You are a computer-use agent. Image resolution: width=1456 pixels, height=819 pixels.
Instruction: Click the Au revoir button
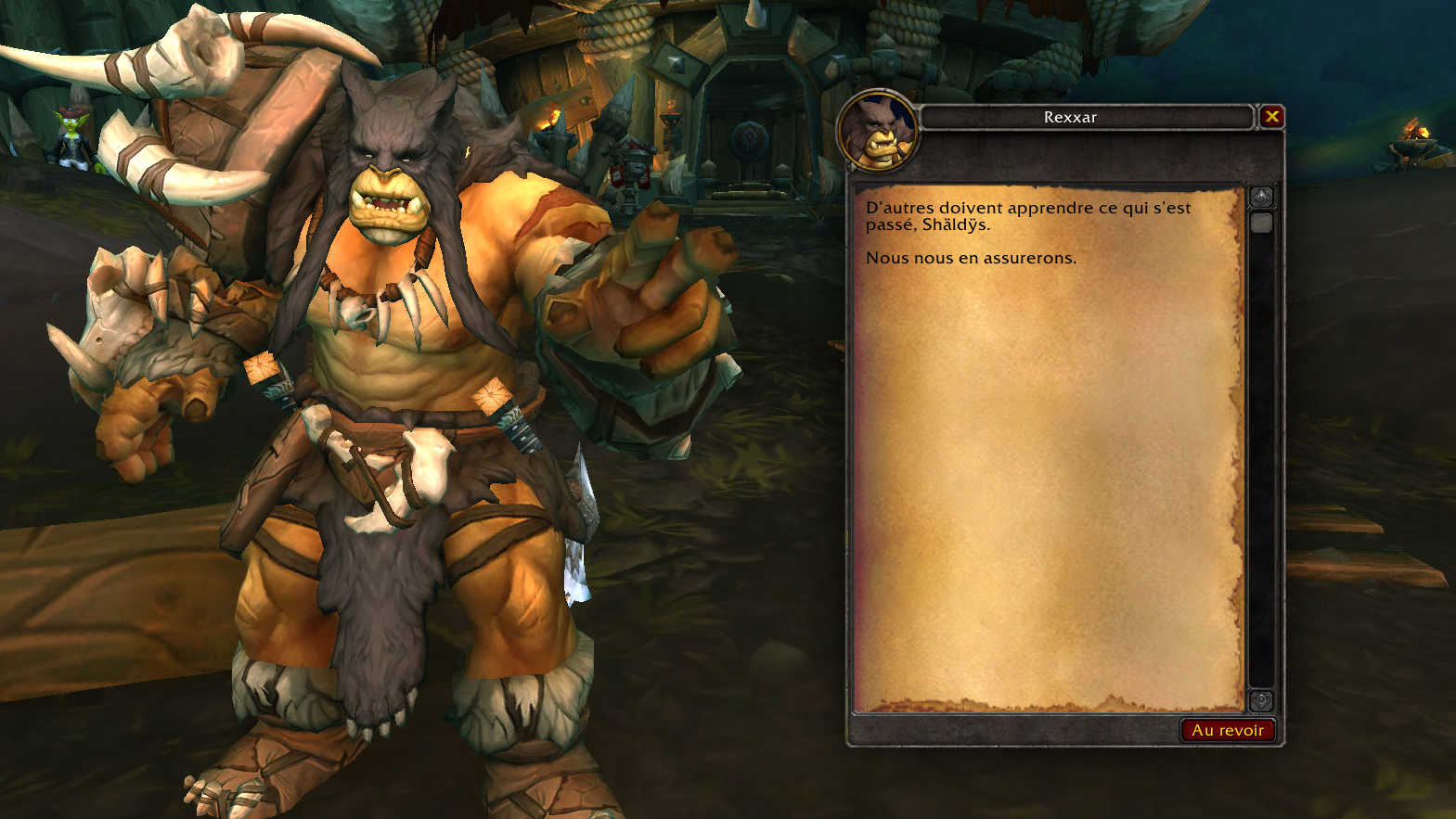click(1228, 731)
